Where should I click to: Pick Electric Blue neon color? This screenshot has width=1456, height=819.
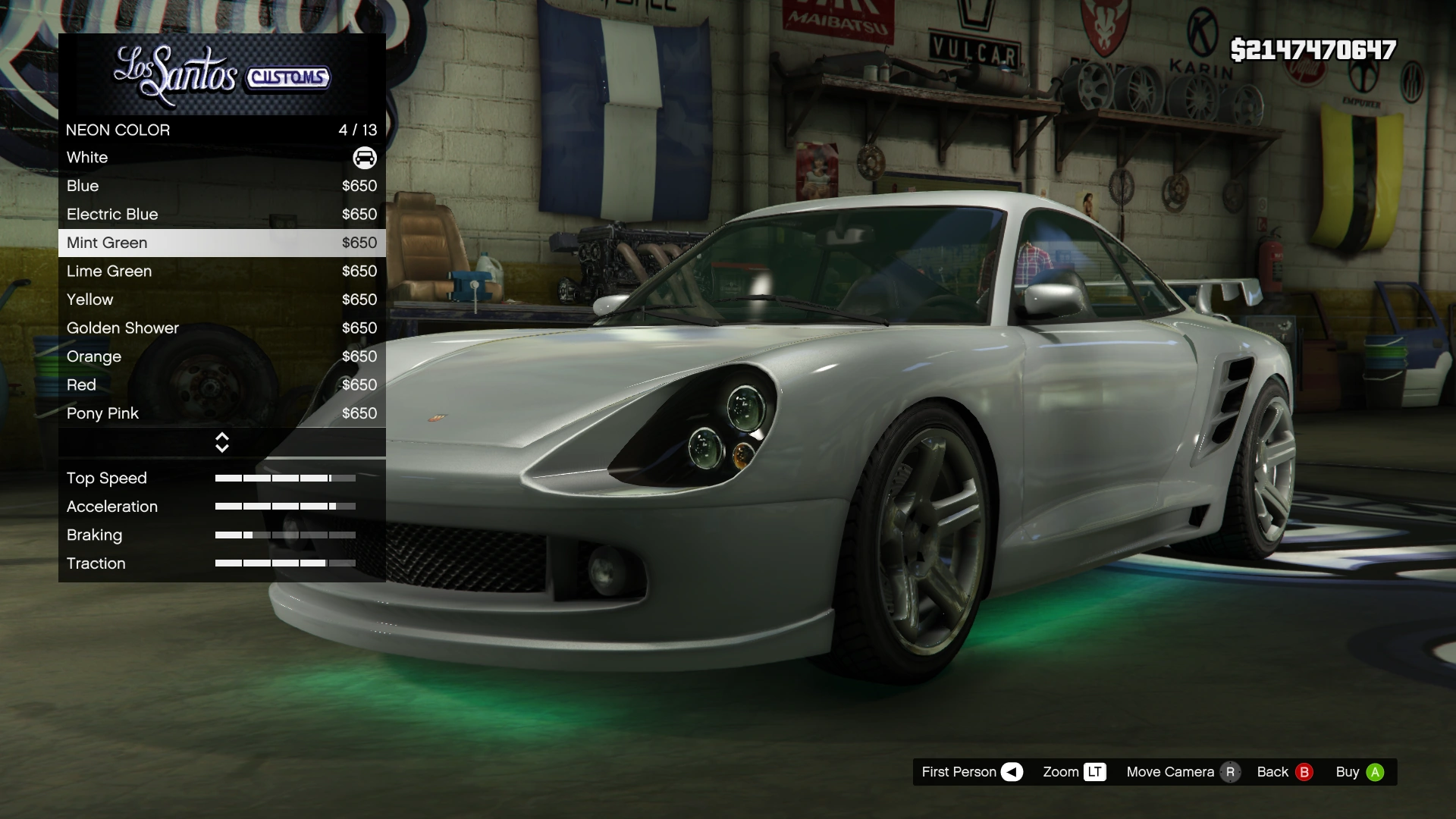[x=221, y=215]
